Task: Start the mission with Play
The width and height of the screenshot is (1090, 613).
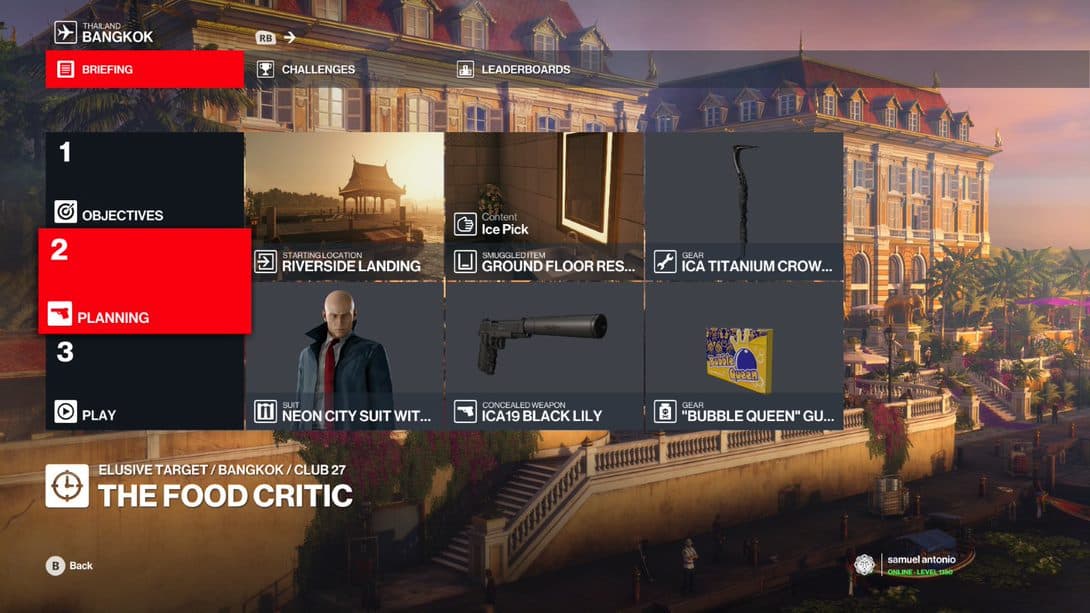Action: coord(144,381)
